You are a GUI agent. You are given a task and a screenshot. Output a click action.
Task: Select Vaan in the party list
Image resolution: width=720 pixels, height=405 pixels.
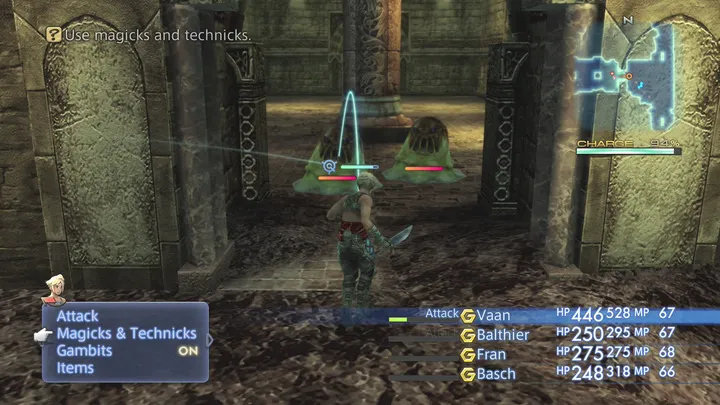pyautogui.click(x=493, y=315)
